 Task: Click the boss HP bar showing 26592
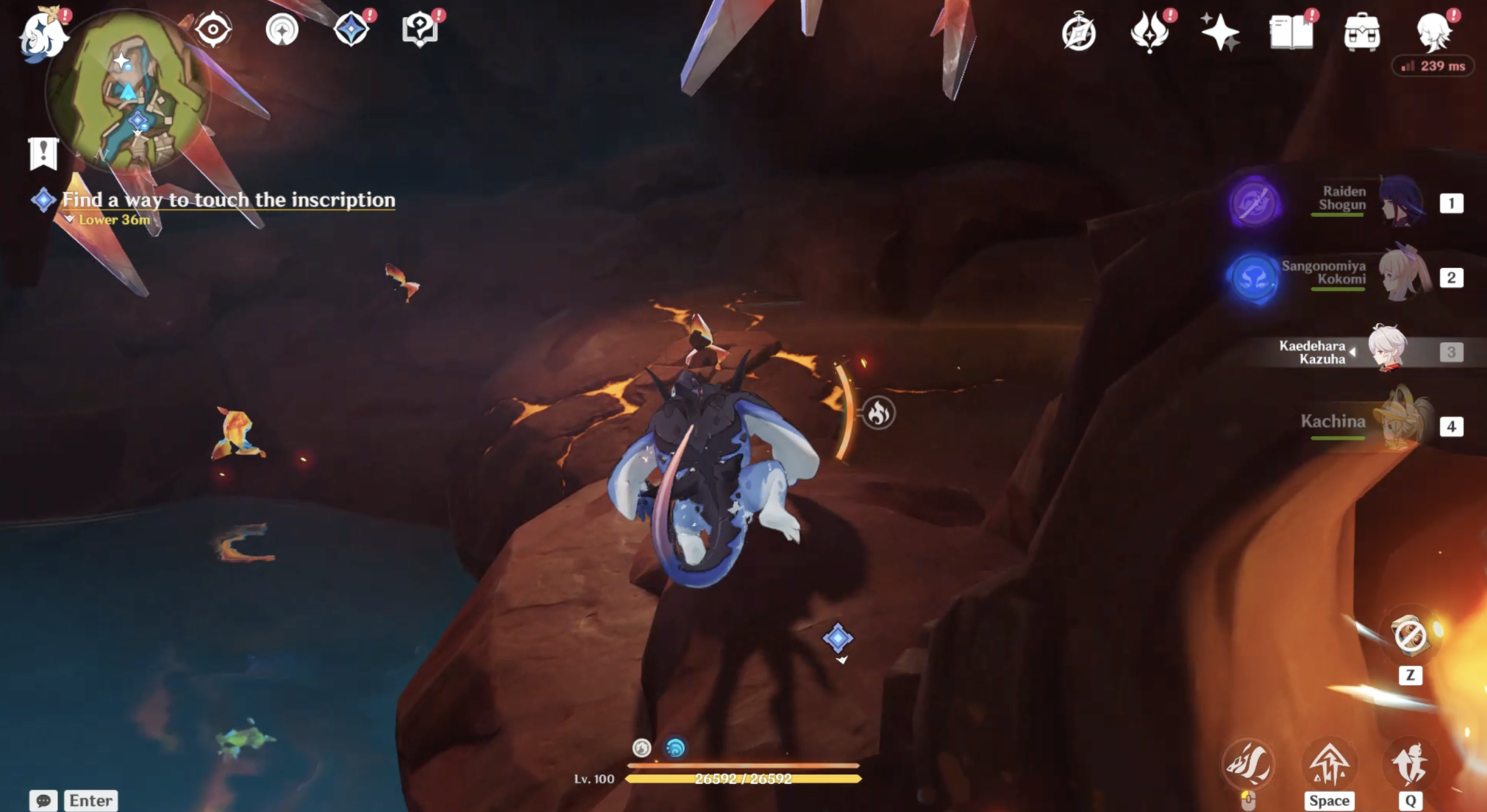pyautogui.click(x=743, y=780)
